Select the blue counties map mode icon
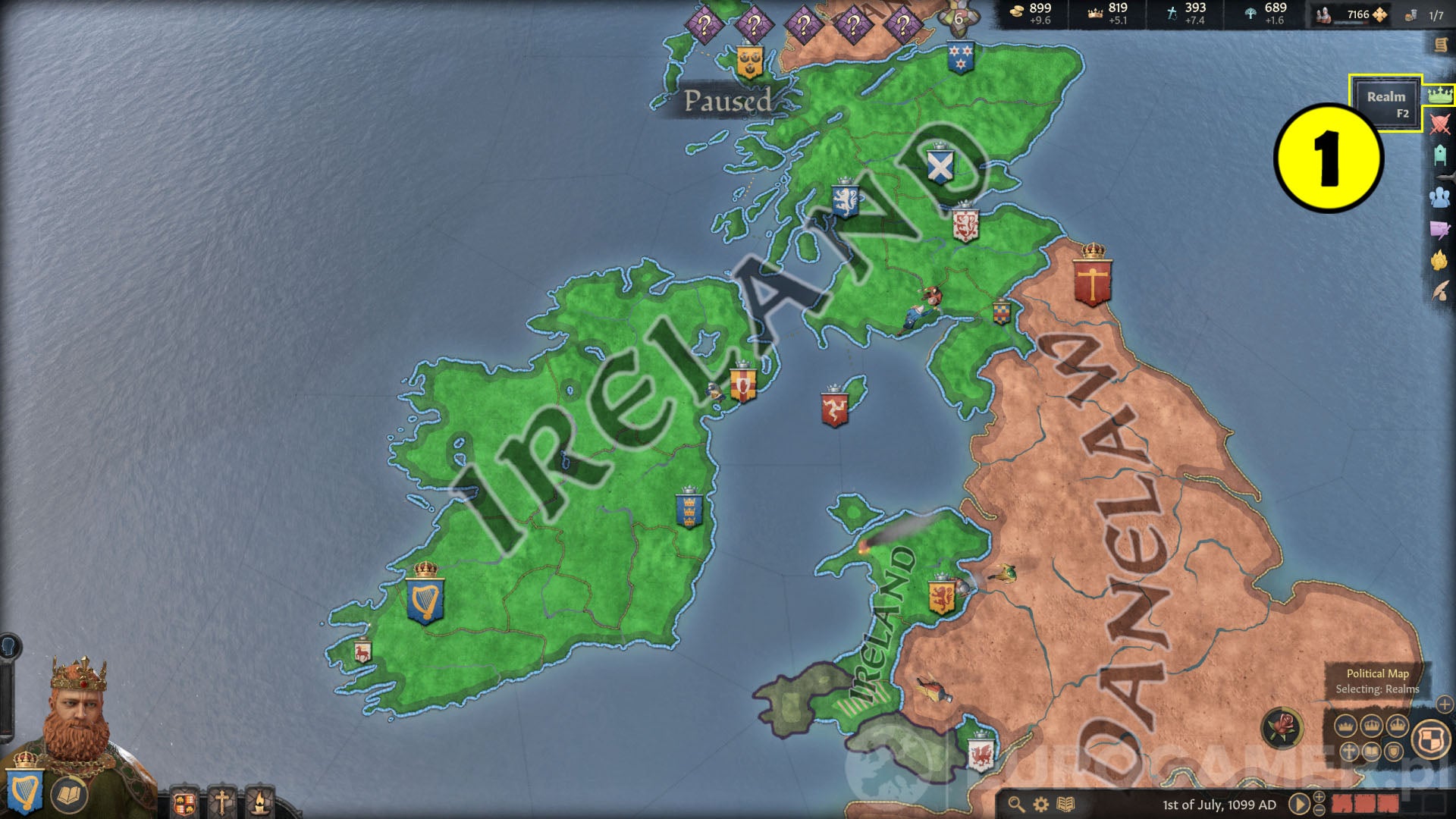The image size is (1456, 819). click(x=1439, y=199)
